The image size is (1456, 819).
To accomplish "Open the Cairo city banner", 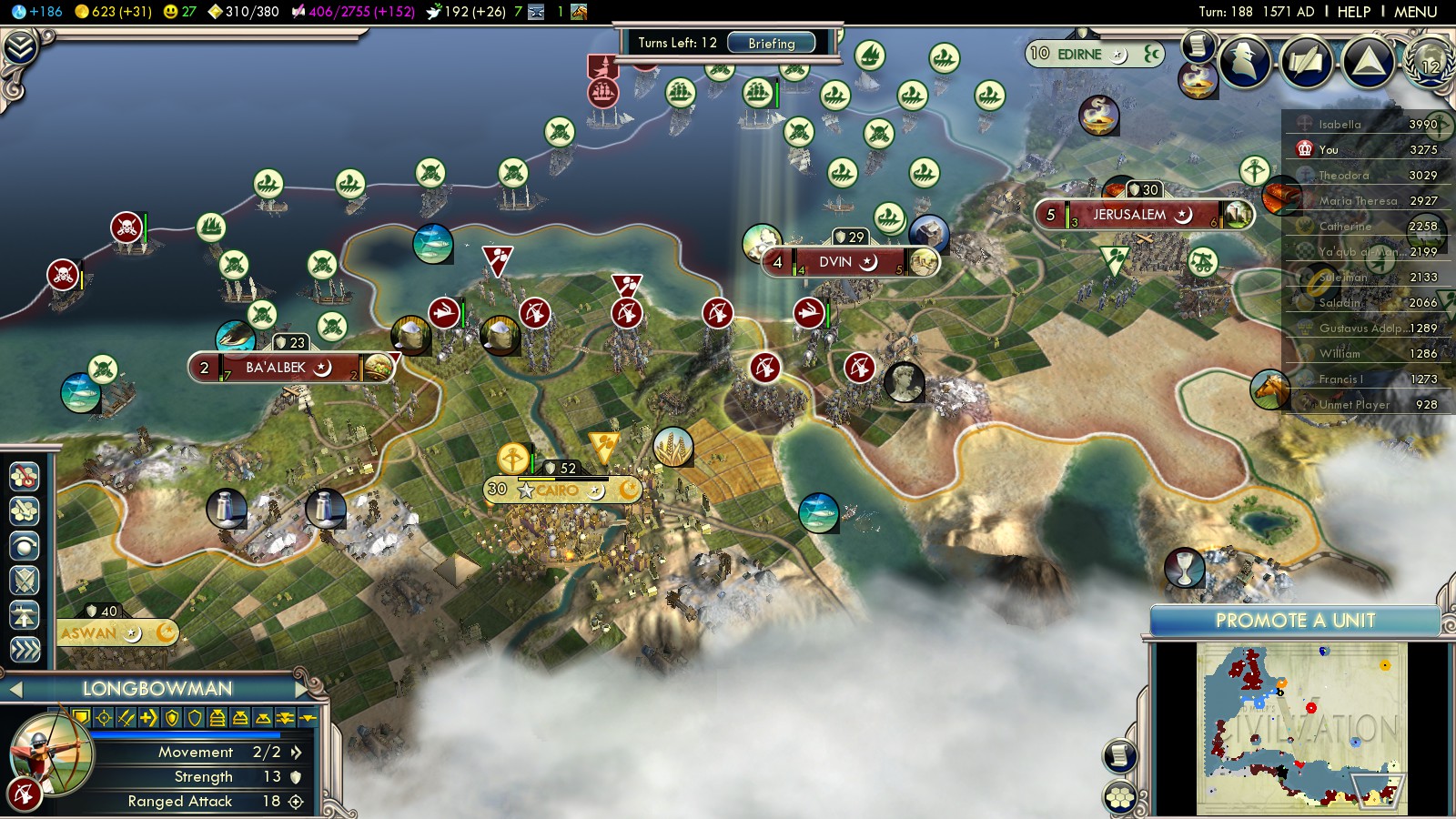I will pos(557,490).
